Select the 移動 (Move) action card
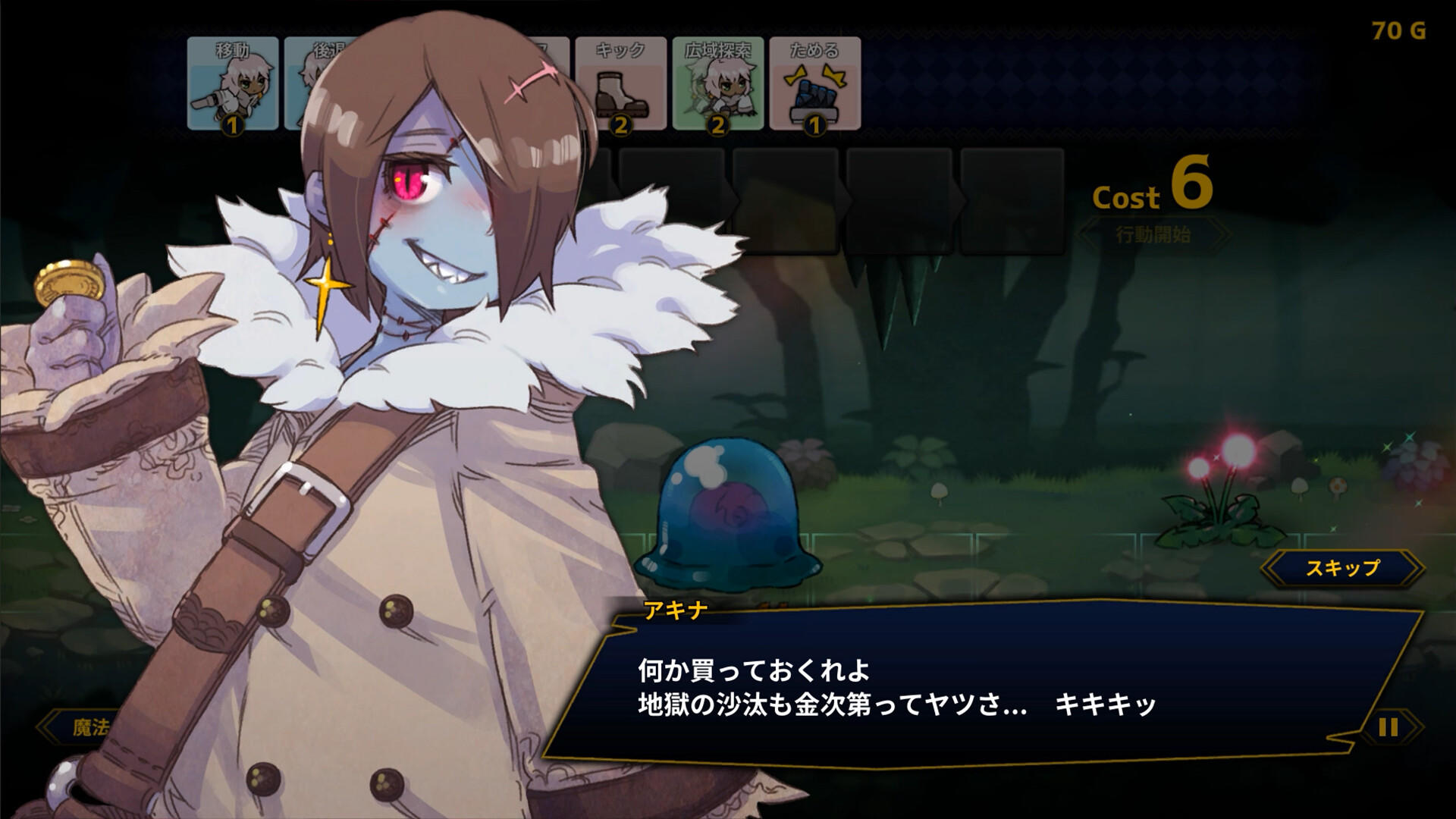1456x819 pixels. tap(231, 83)
